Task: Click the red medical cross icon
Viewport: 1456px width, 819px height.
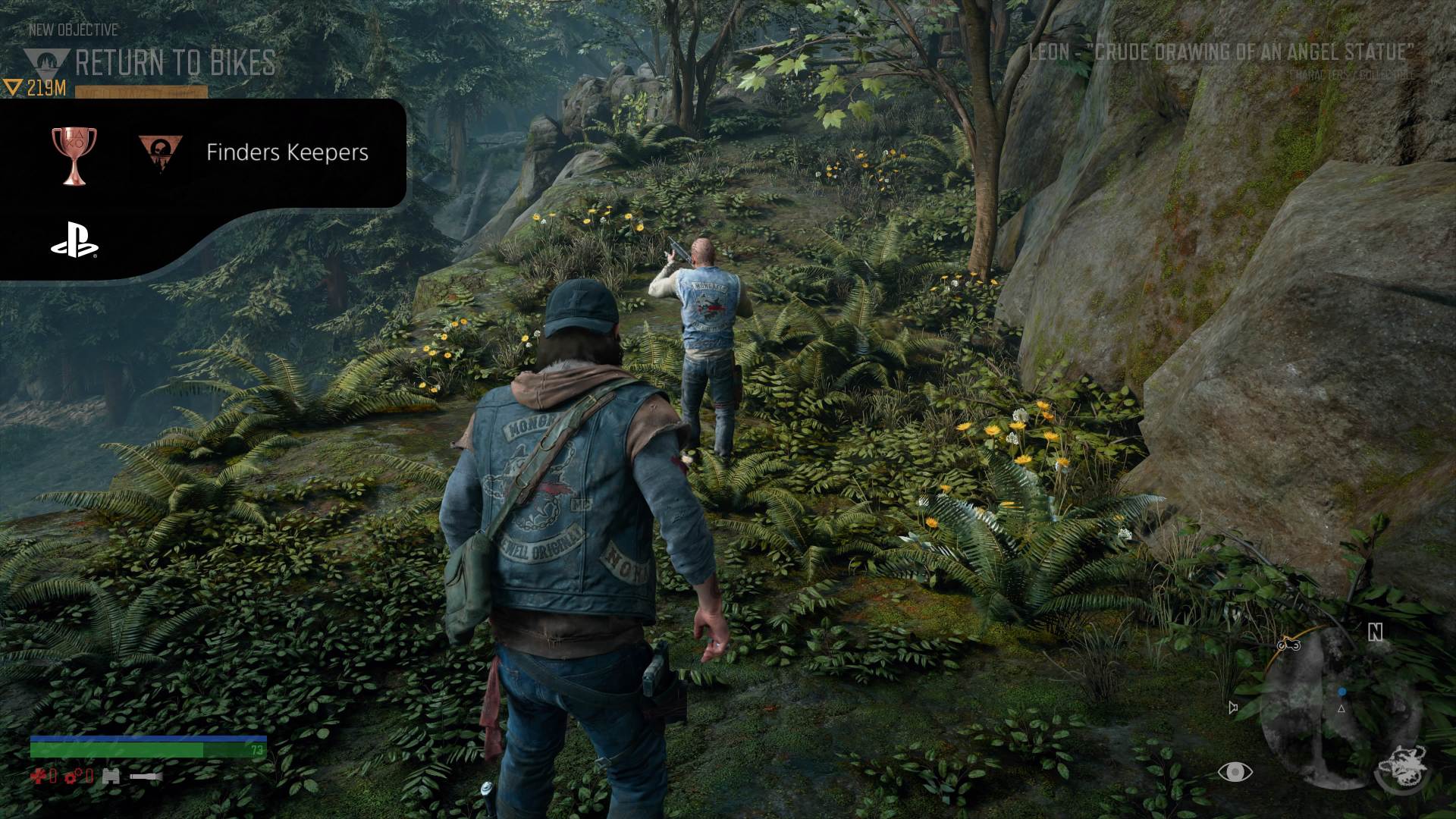Action: coord(39,776)
